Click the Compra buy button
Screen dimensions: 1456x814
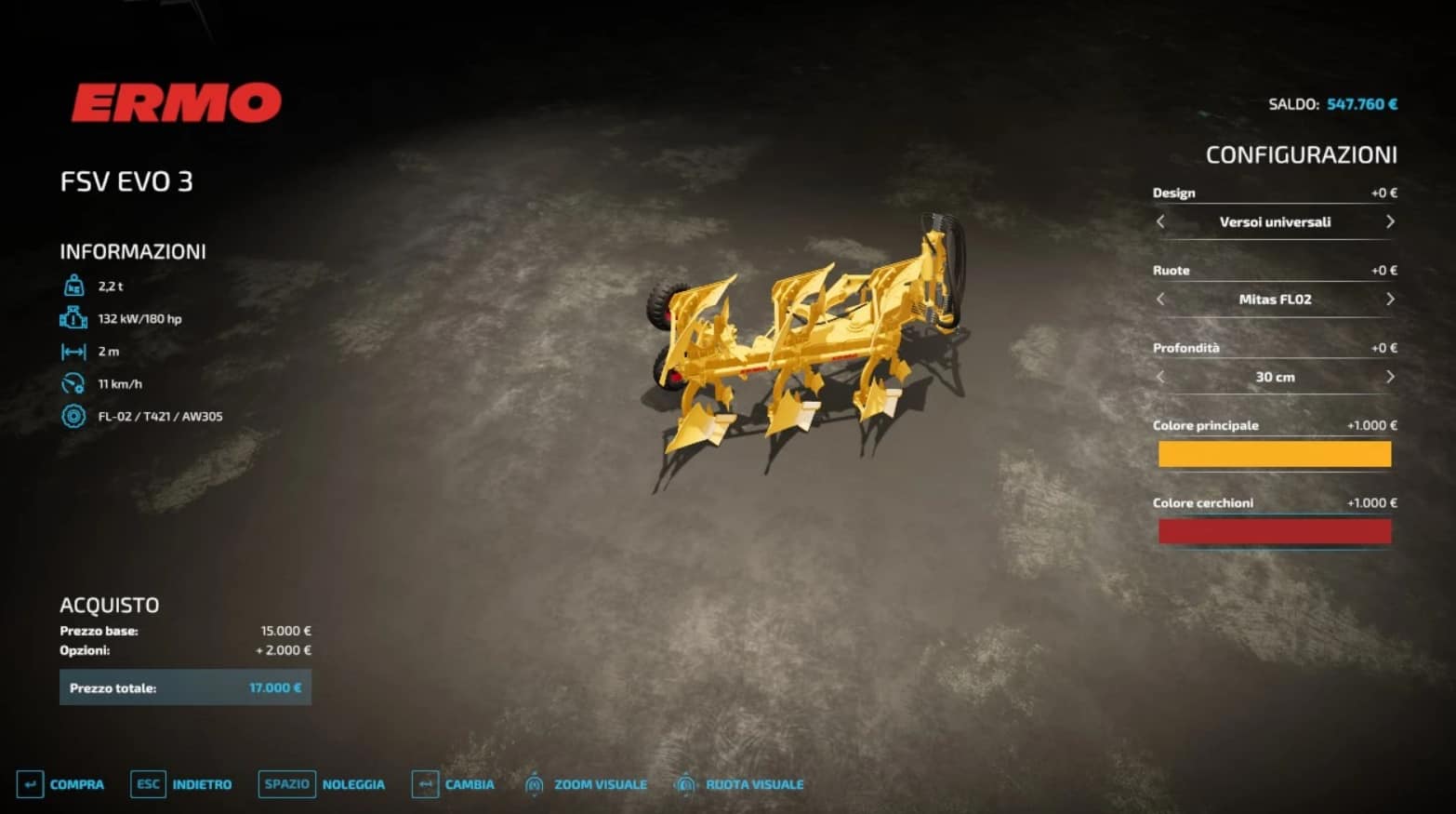[x=61, y=784]
